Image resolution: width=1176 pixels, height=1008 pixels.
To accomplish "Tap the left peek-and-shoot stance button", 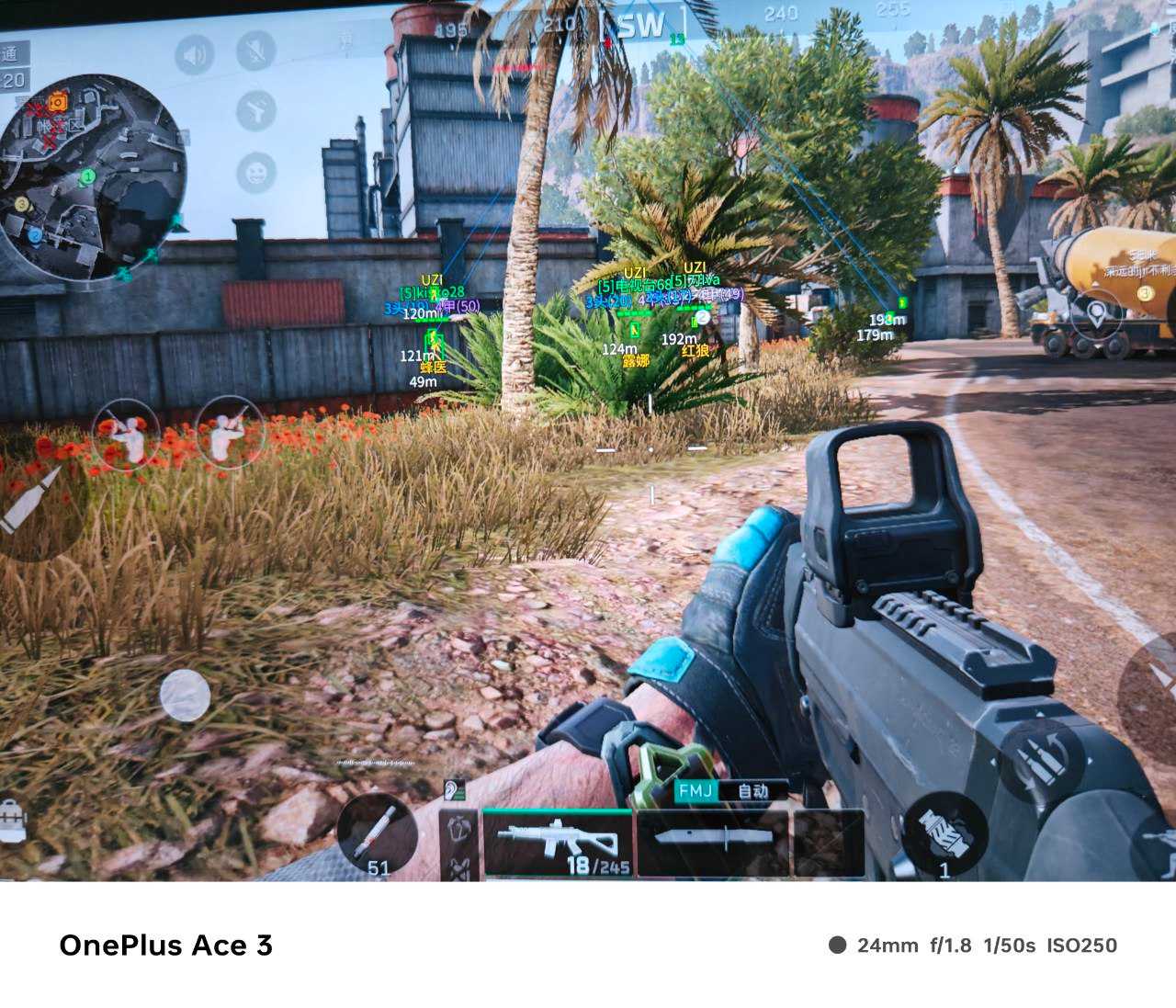I will click(126, 435).
